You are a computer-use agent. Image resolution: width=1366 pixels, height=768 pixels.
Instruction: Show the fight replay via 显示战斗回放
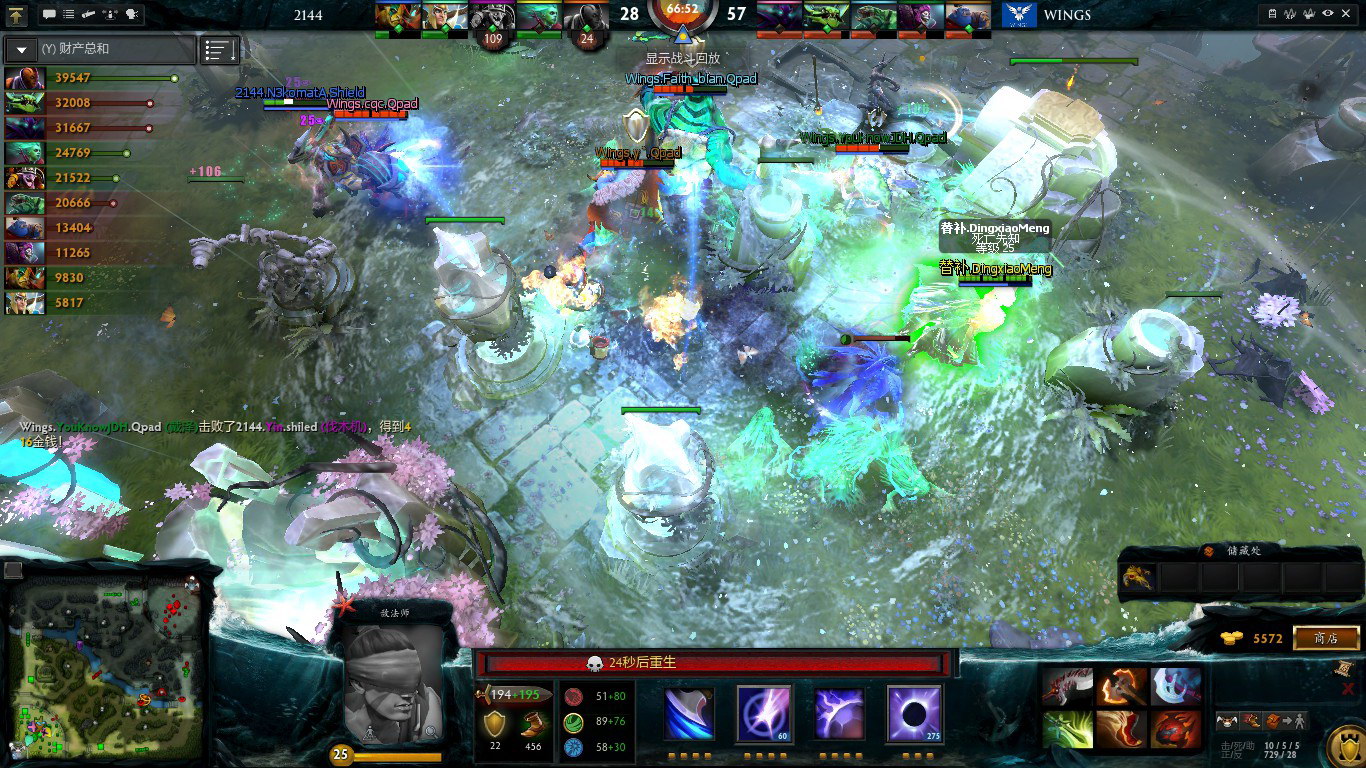point(683,59)
